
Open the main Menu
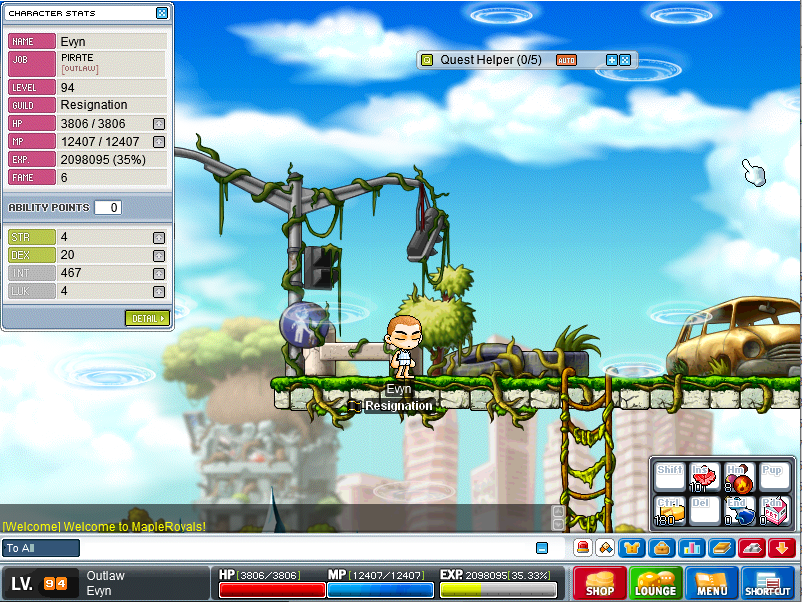tap(712, 583)
